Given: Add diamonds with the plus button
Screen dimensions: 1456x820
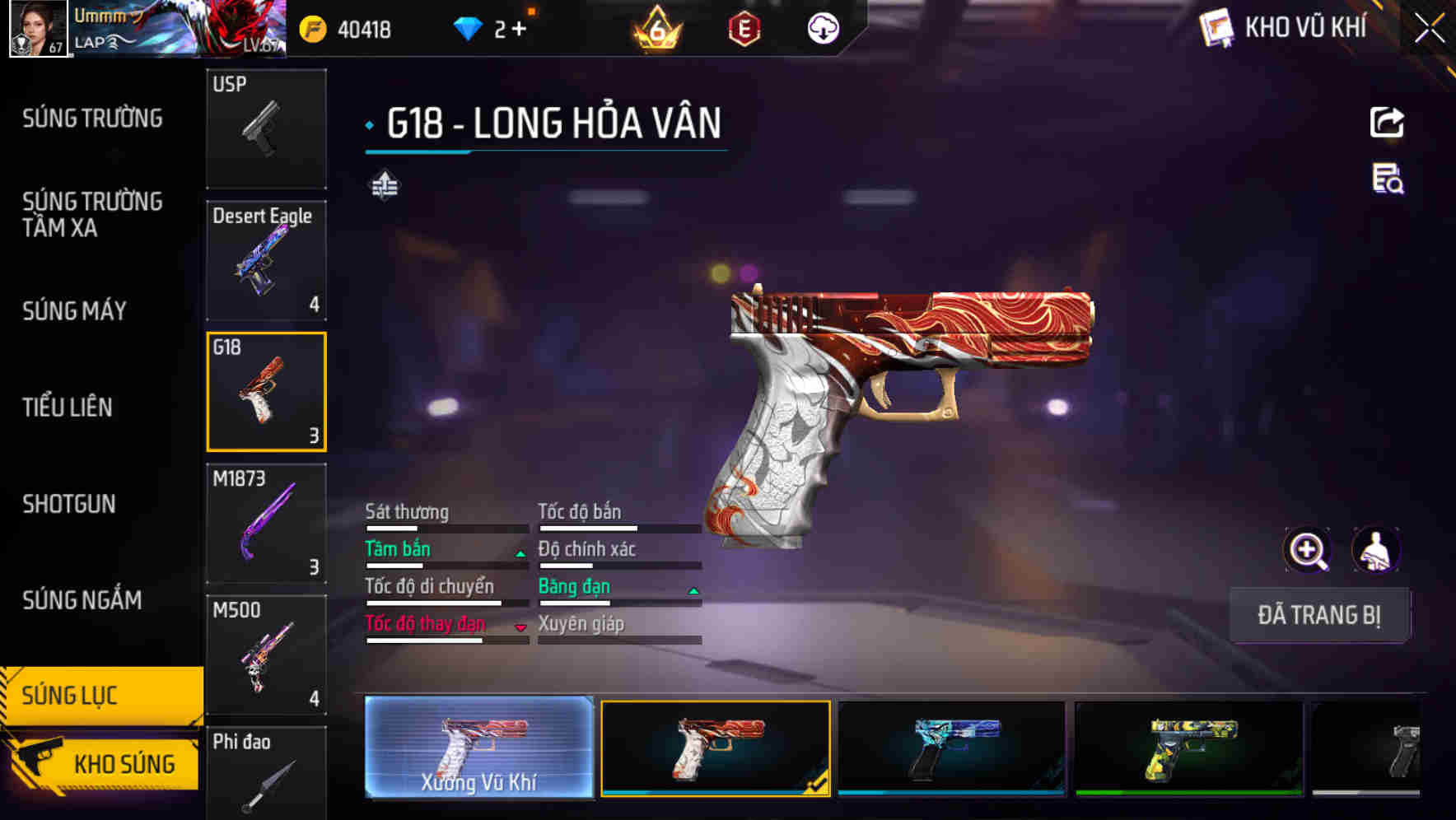Looking at the screenshot, I should [519, 30].
